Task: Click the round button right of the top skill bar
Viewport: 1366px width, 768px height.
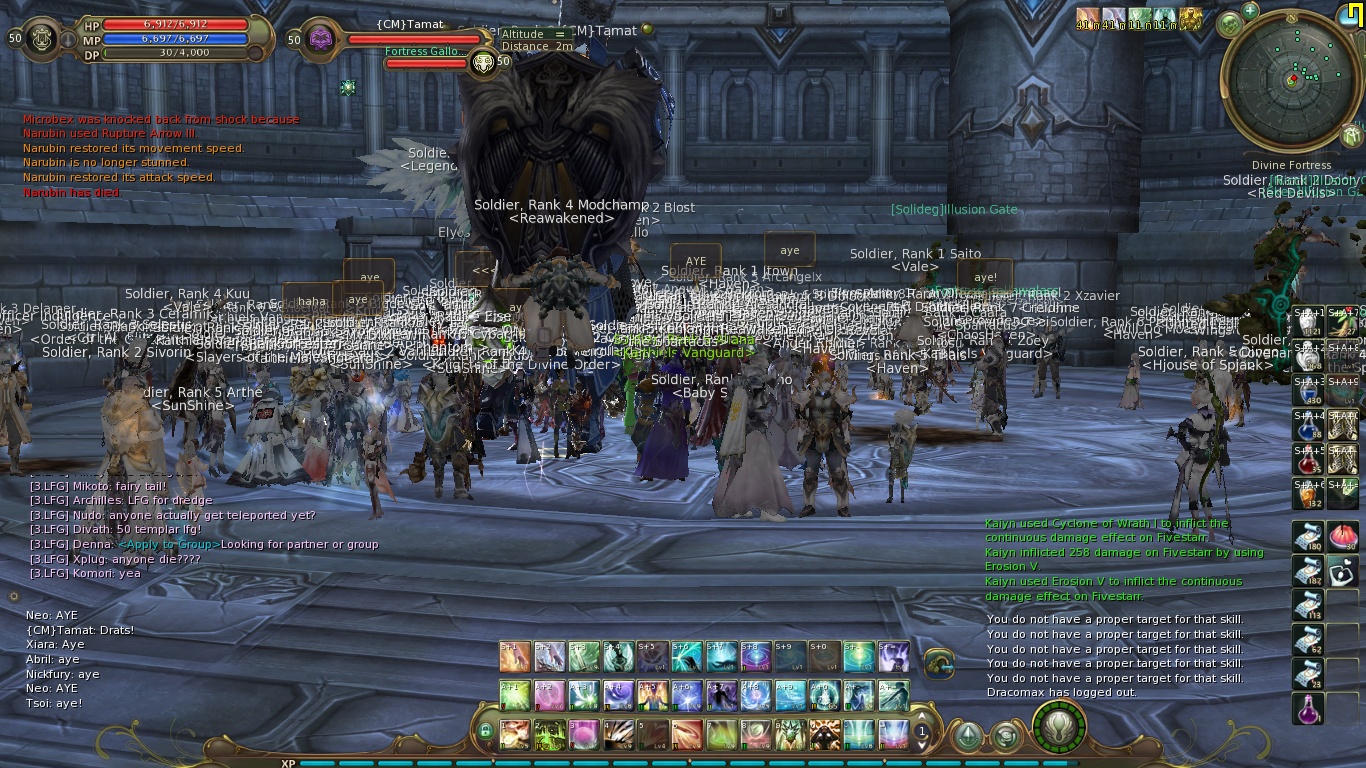Action: coord(938,661)
